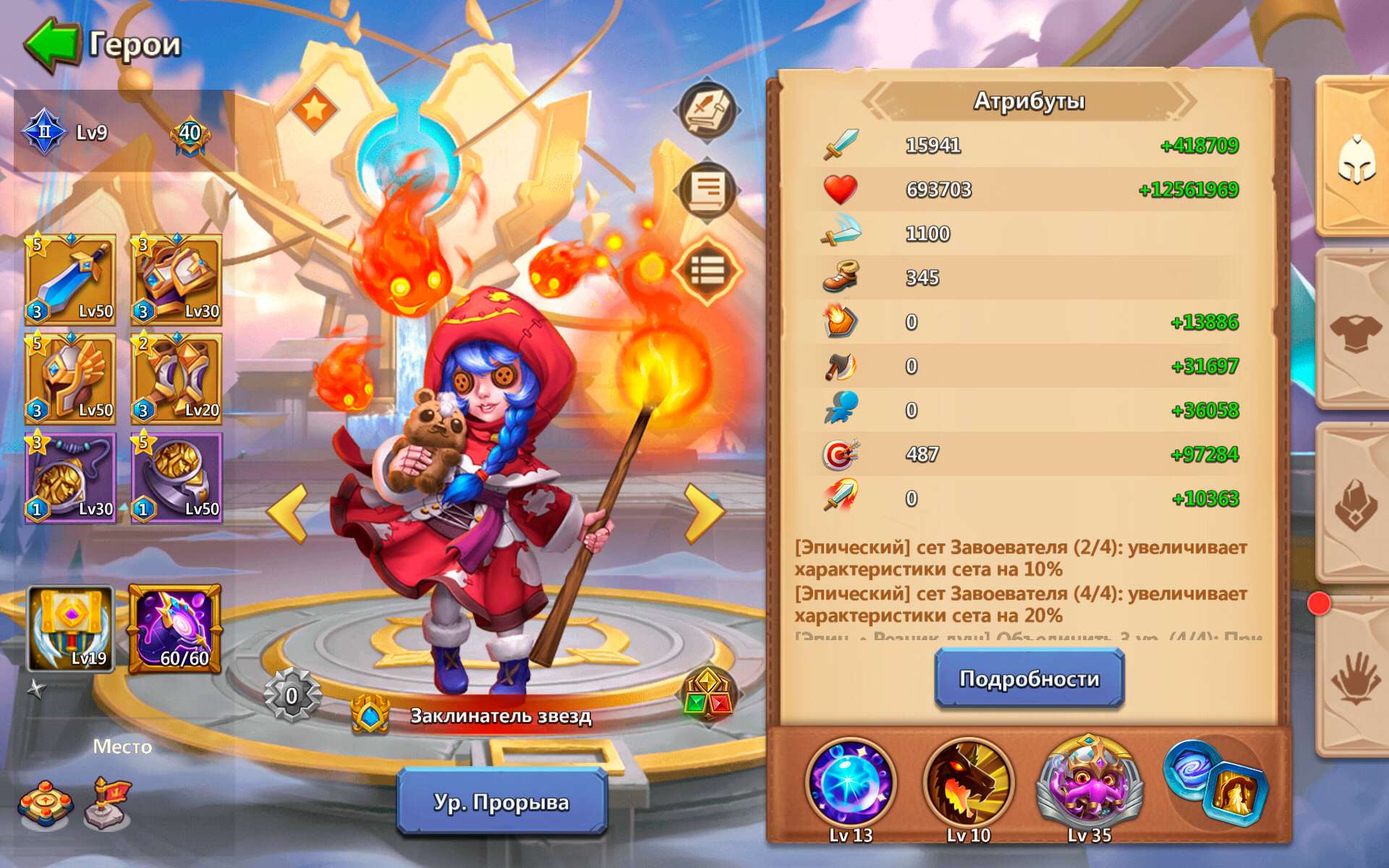Tap the 60/60 emblem progress item
Image resolution: width=1389 pixels, height=868 pixels.
pyautogui.click(x=176, y=629)
